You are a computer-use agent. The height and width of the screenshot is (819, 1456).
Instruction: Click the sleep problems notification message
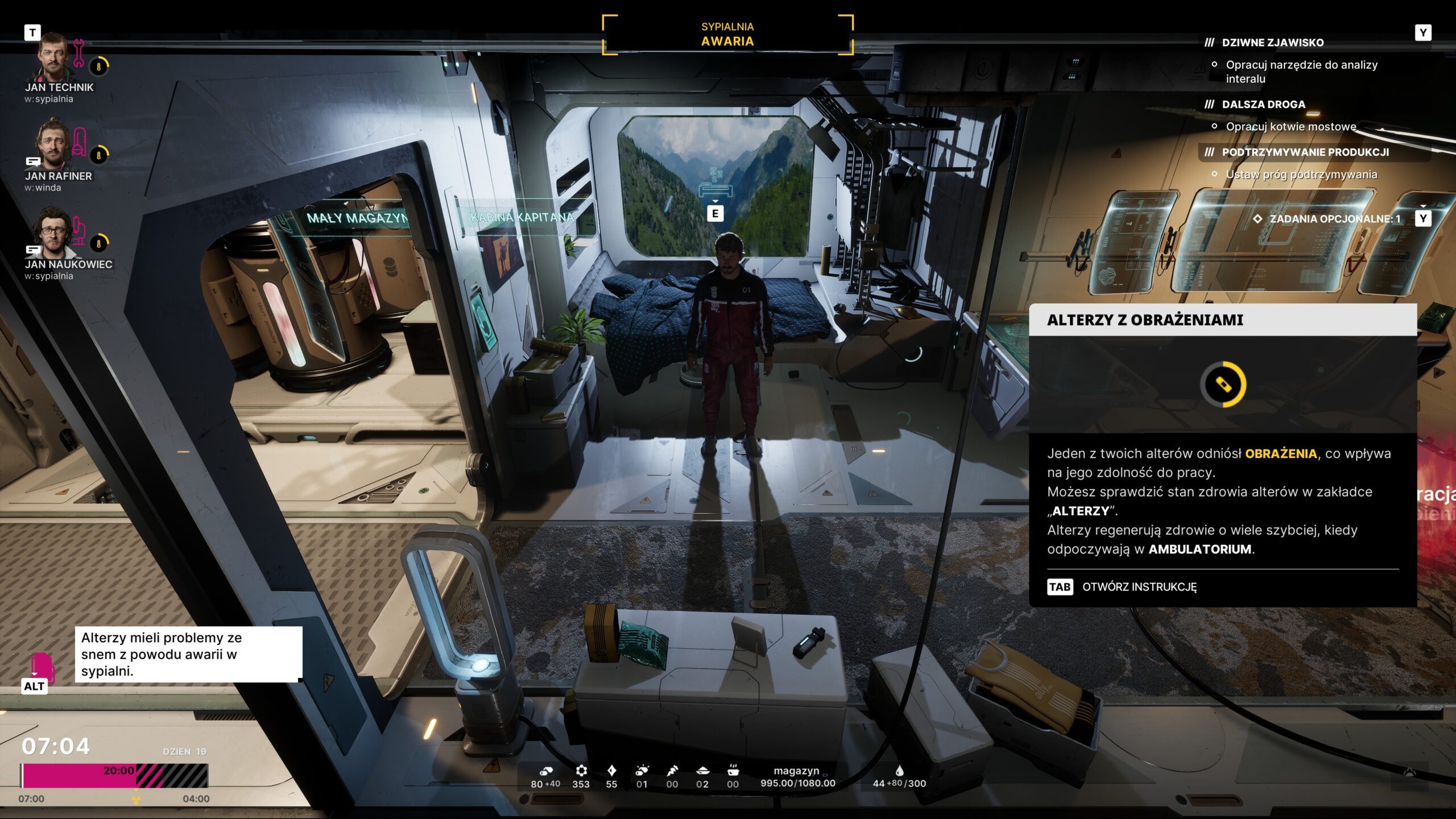pyautogui.click(x=188, y=654)
